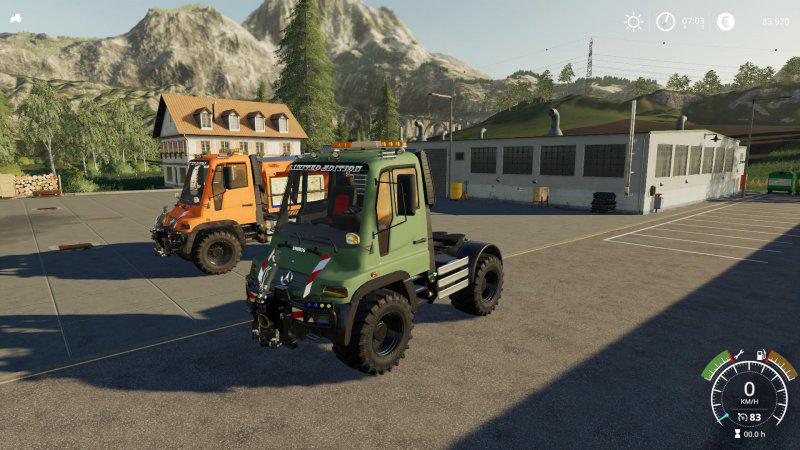Click the cruise control speed icon
The height and width of the screenshot is (450, 800).
pyautogui.click(x=742, y=416)
